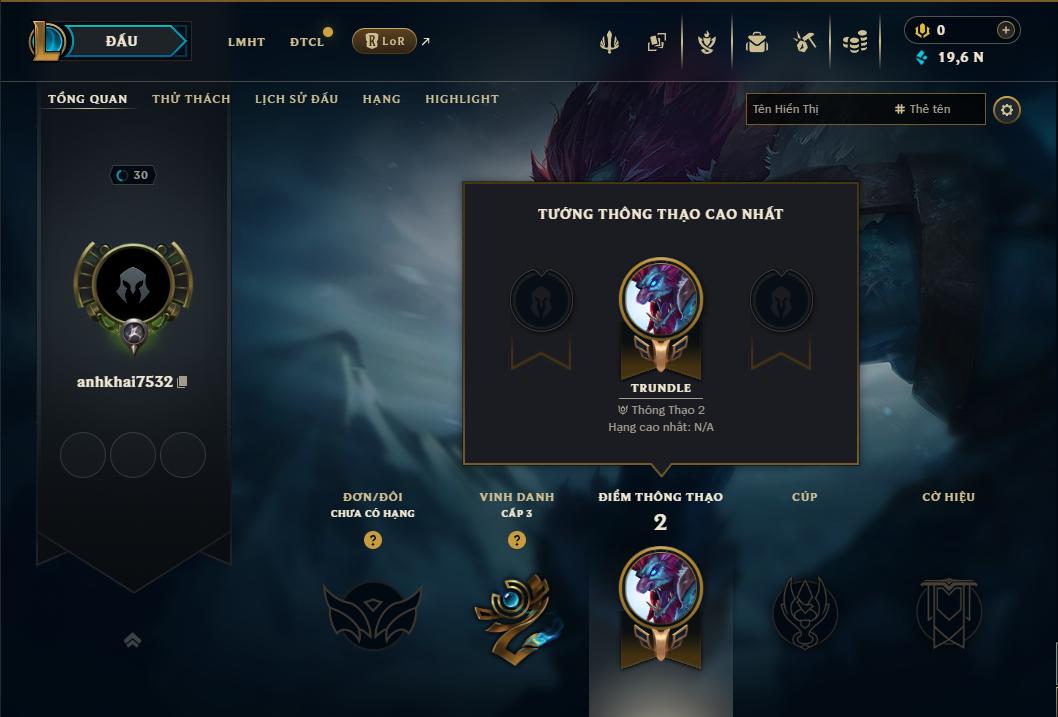Open the backpack collection icon
This screenshot has height=717, width=1058.
tap(756, 42)
